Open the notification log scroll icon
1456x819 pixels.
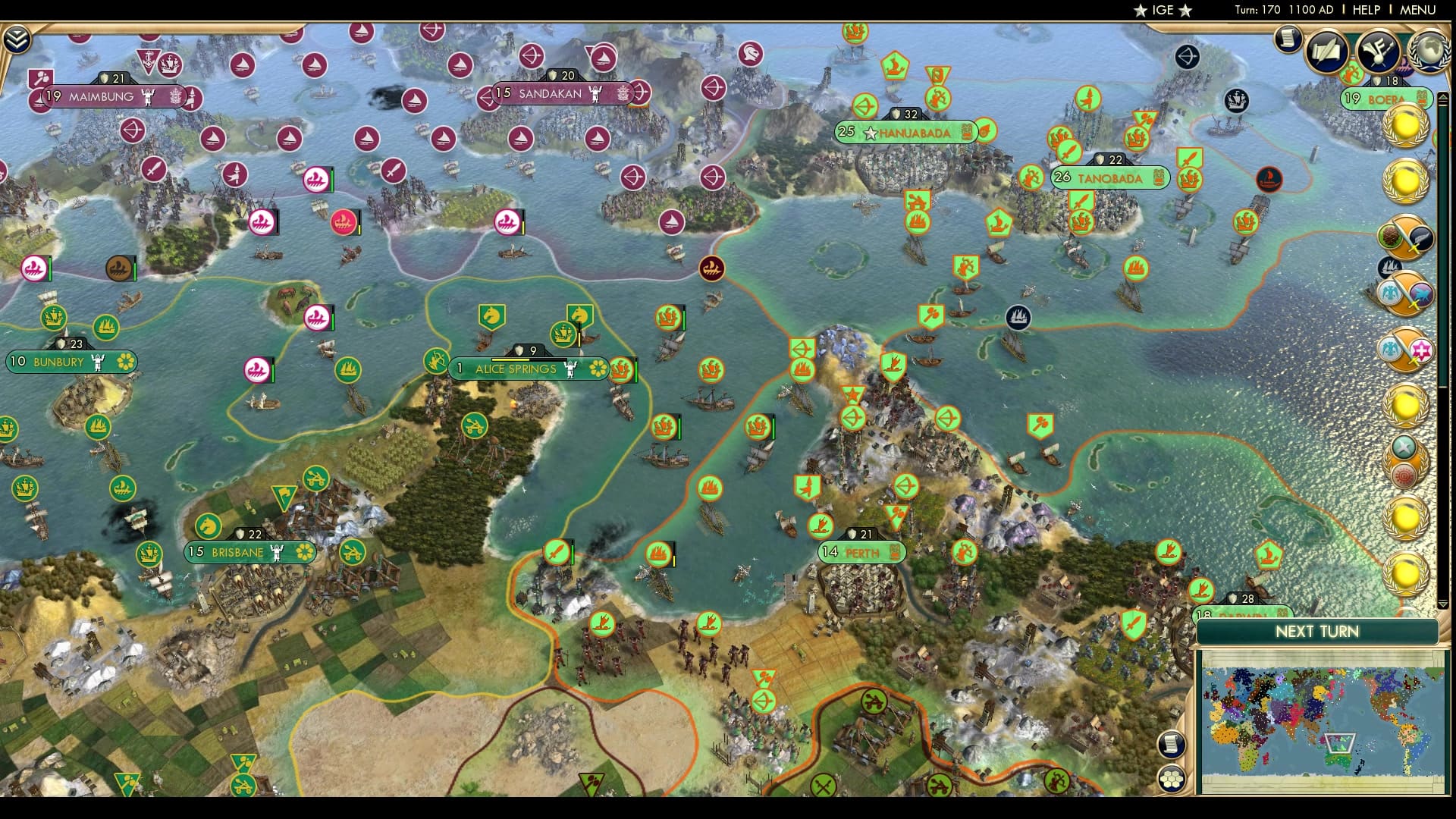[x=1287, y=41]
